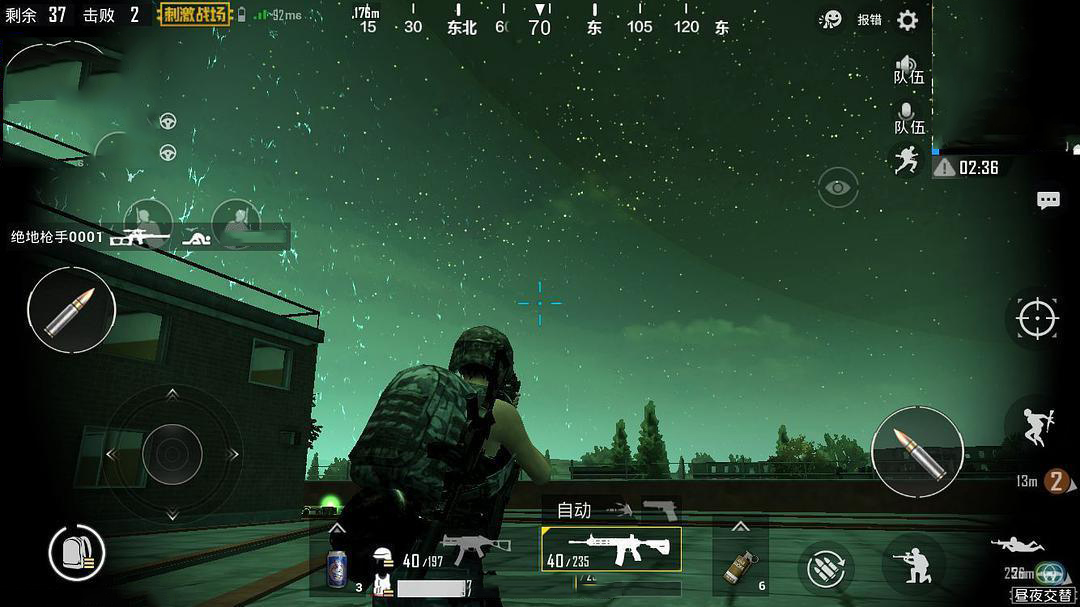
Task: Select the frag grenade slot
Action: click(x=740, y=567)
